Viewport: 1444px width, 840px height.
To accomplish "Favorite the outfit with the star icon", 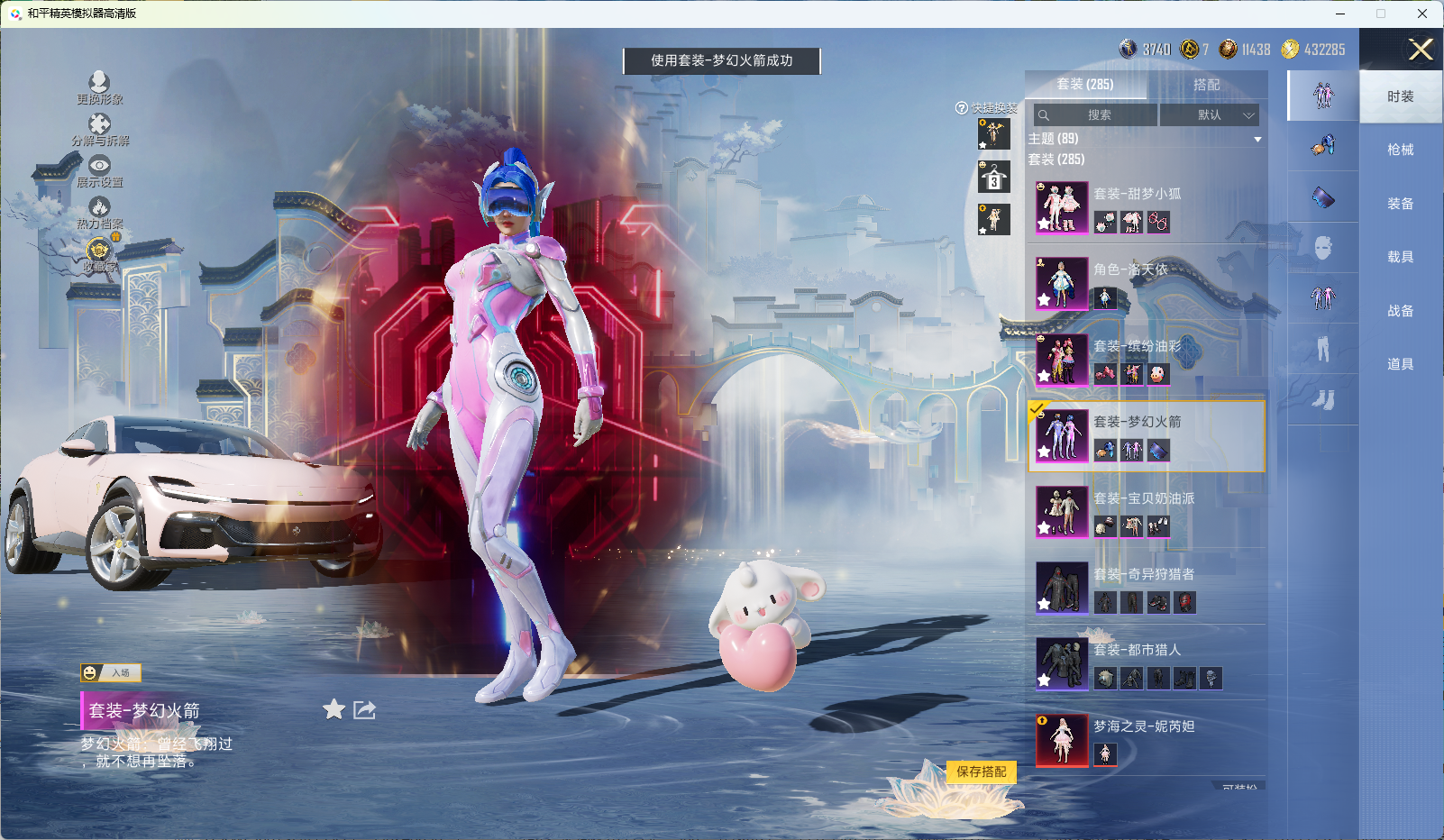I will (x=334, y=709).
